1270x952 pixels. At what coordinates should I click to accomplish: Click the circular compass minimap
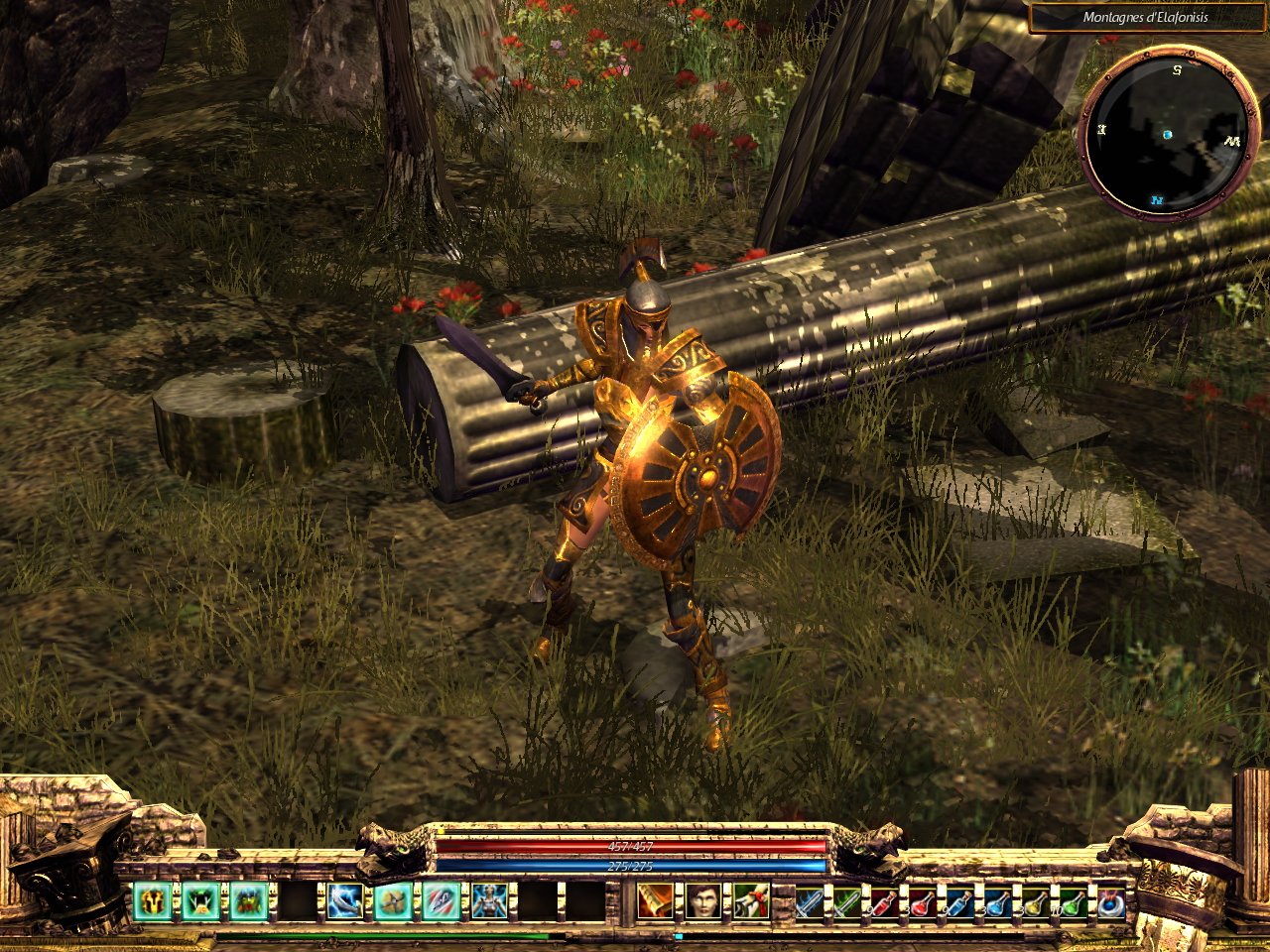tap(1167, 134)
